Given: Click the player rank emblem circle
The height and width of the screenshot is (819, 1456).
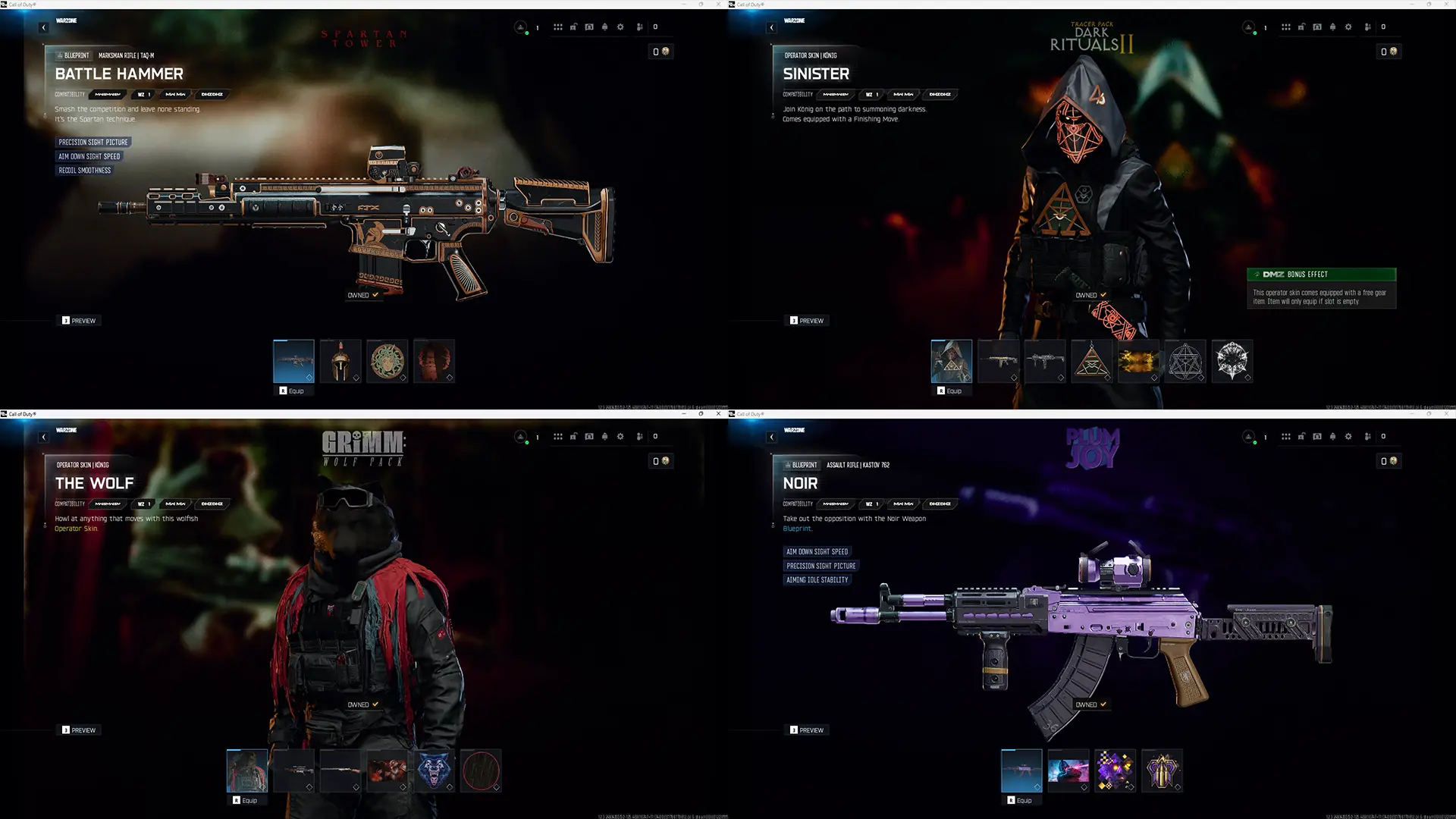Looking at the screenshot, I should (520, 27).
